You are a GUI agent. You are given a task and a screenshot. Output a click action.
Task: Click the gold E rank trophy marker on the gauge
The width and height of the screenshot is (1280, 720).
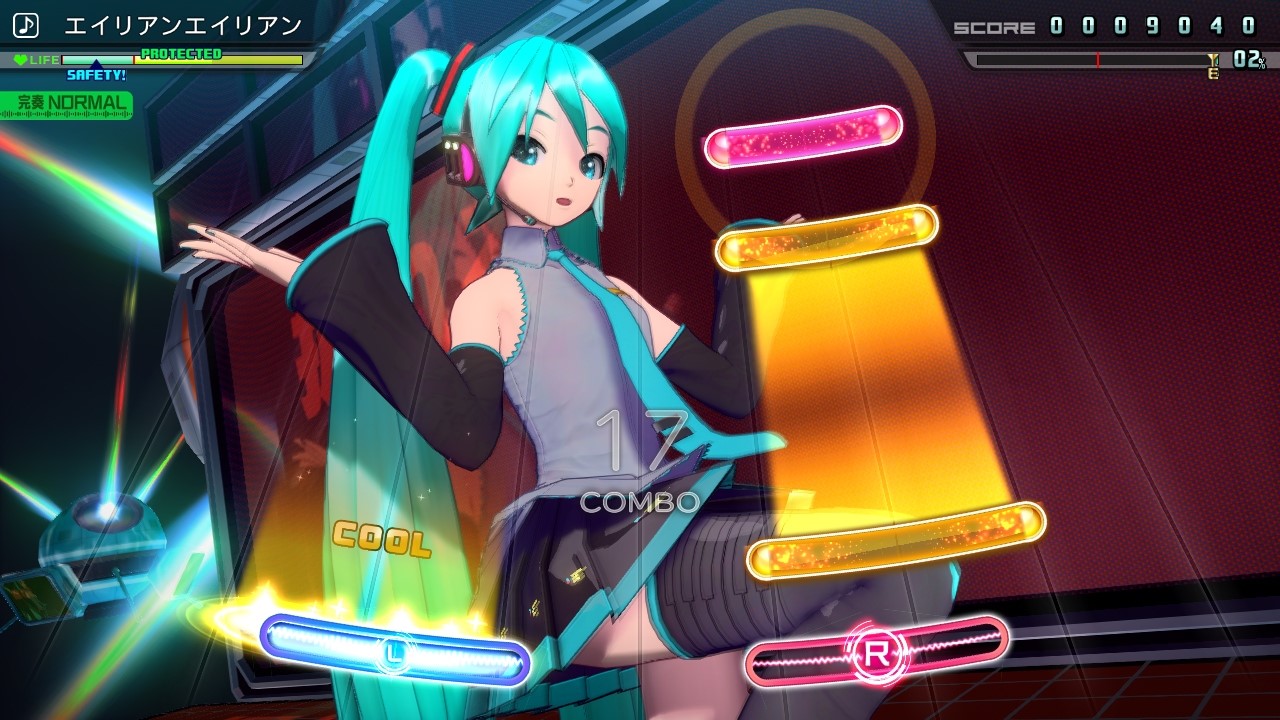click(x=1212, y=65)
